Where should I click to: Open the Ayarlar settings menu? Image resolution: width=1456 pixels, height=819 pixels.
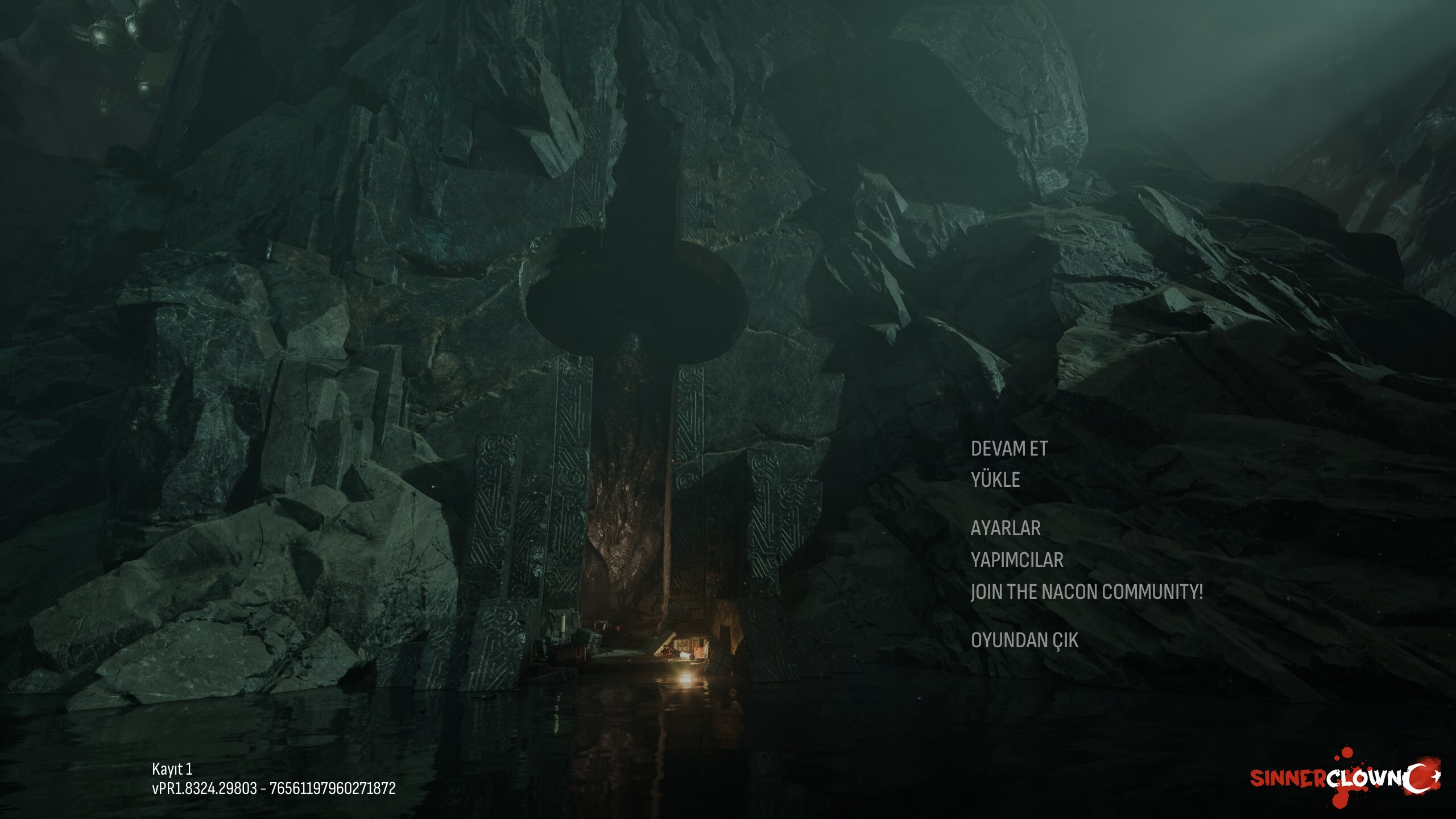pyautogui.click(x=1006, y=528)
